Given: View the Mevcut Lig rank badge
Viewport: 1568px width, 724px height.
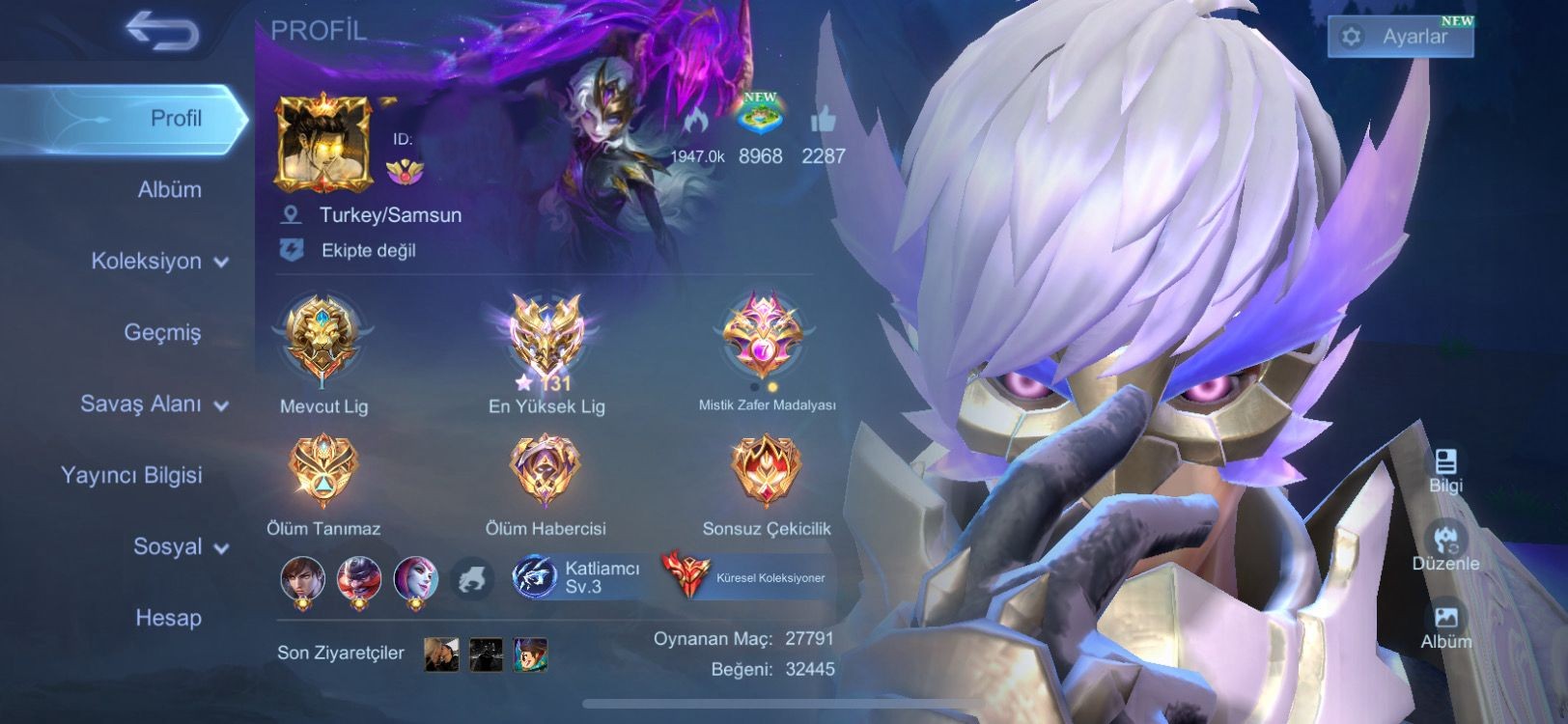Looking at the screenshot, I should [x=322, y=340].
